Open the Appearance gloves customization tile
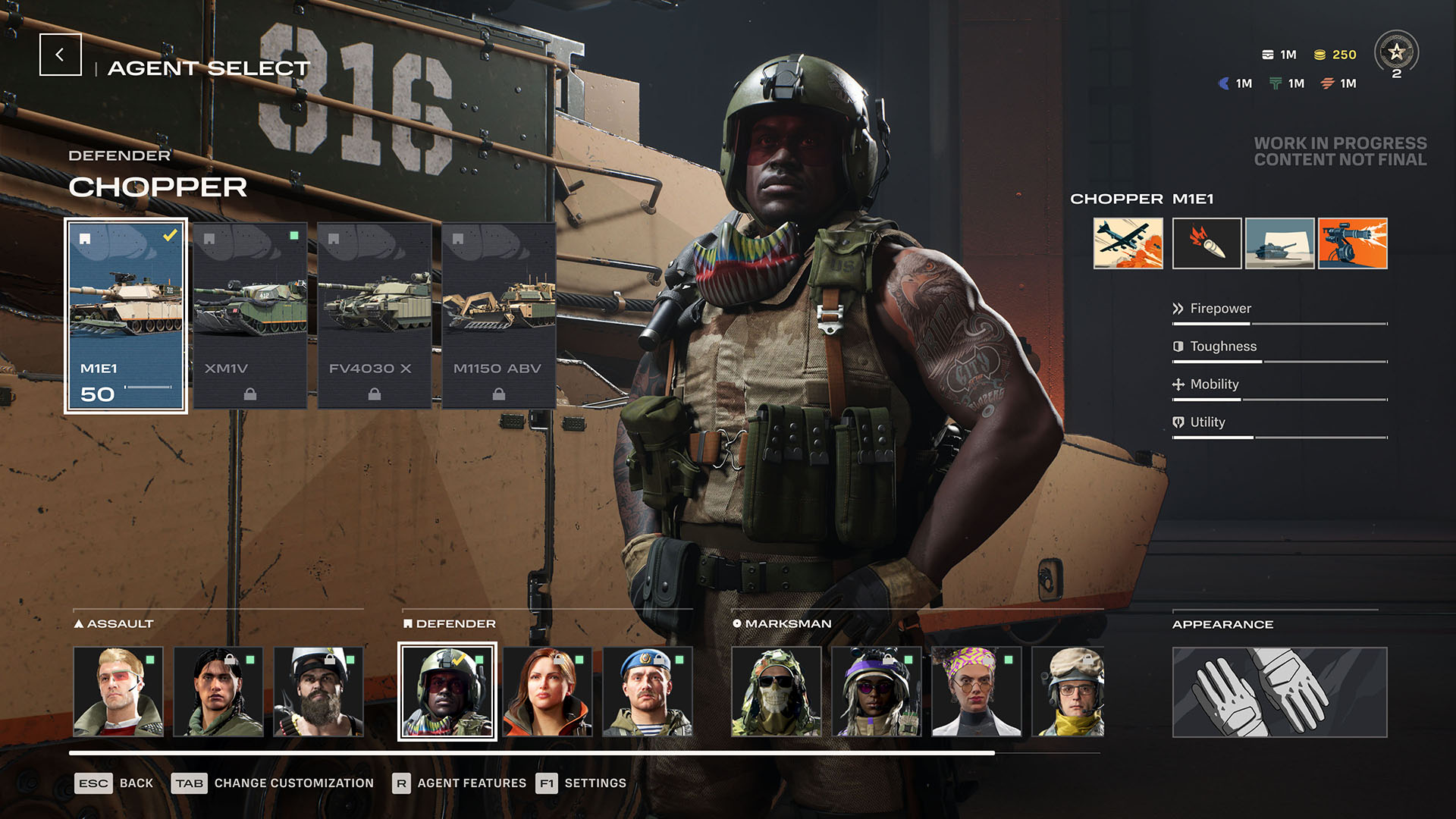1456x819 pixels. [1279, 692]
